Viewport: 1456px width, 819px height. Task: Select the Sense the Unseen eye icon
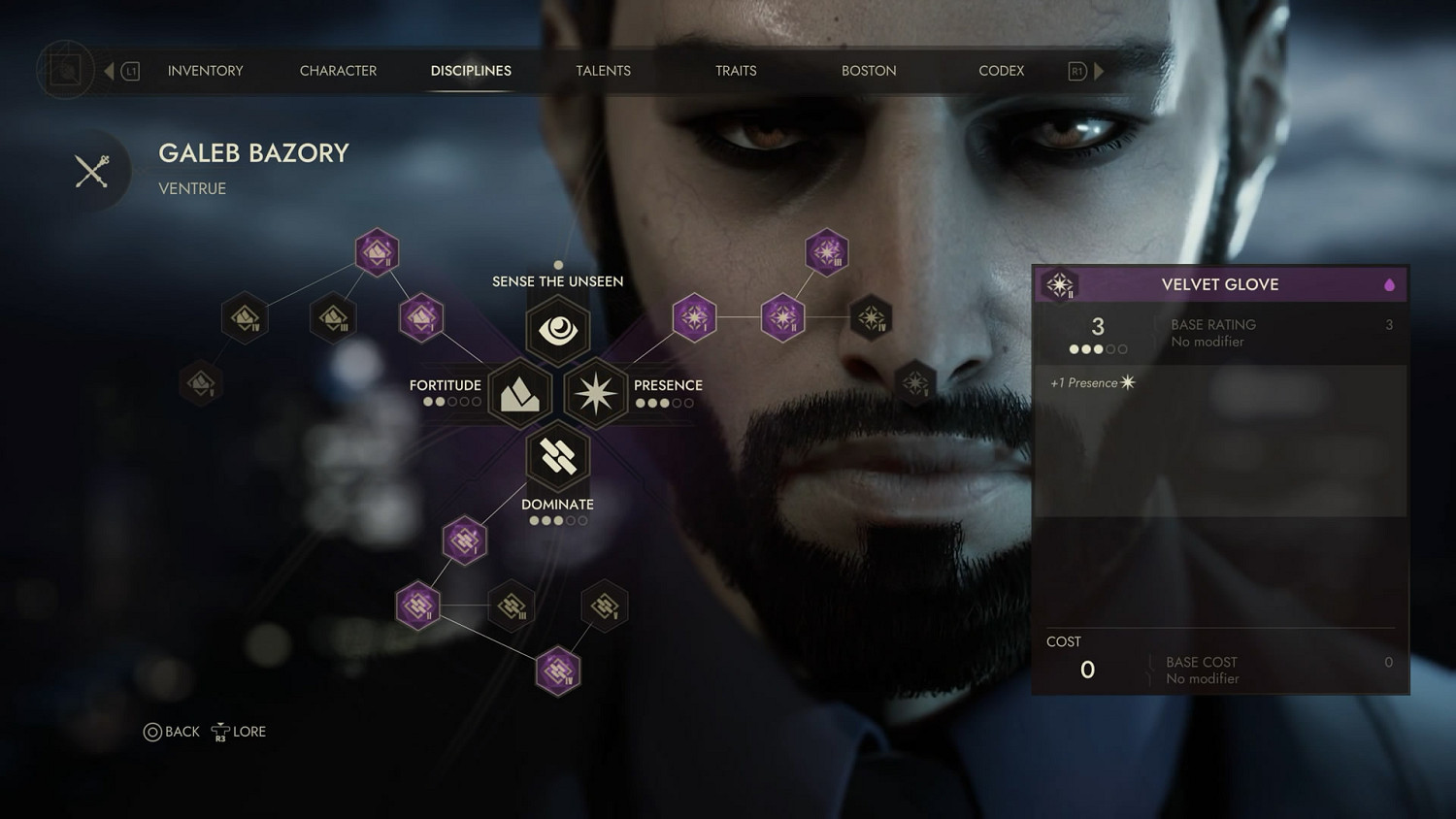point(558,330)
